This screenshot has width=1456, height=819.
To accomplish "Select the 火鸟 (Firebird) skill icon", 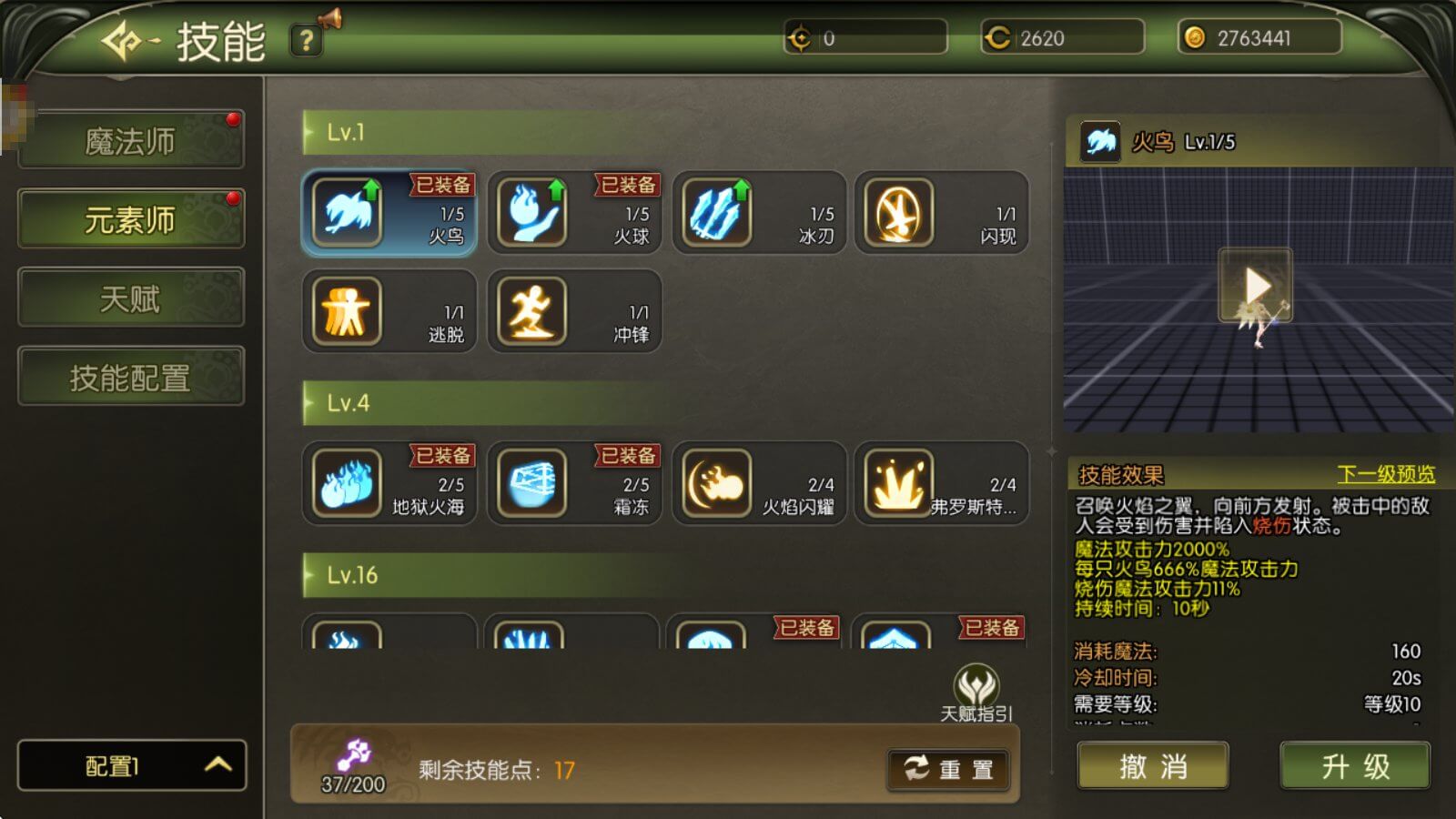I will coord(349,213).
